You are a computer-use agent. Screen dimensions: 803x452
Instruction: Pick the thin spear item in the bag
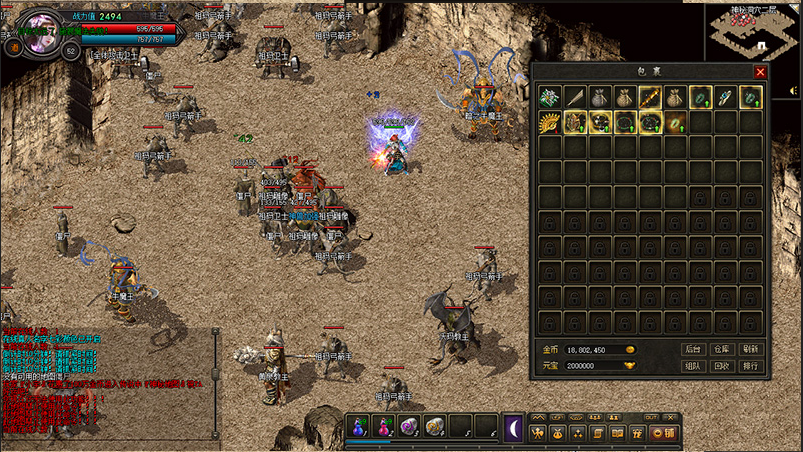575,97
